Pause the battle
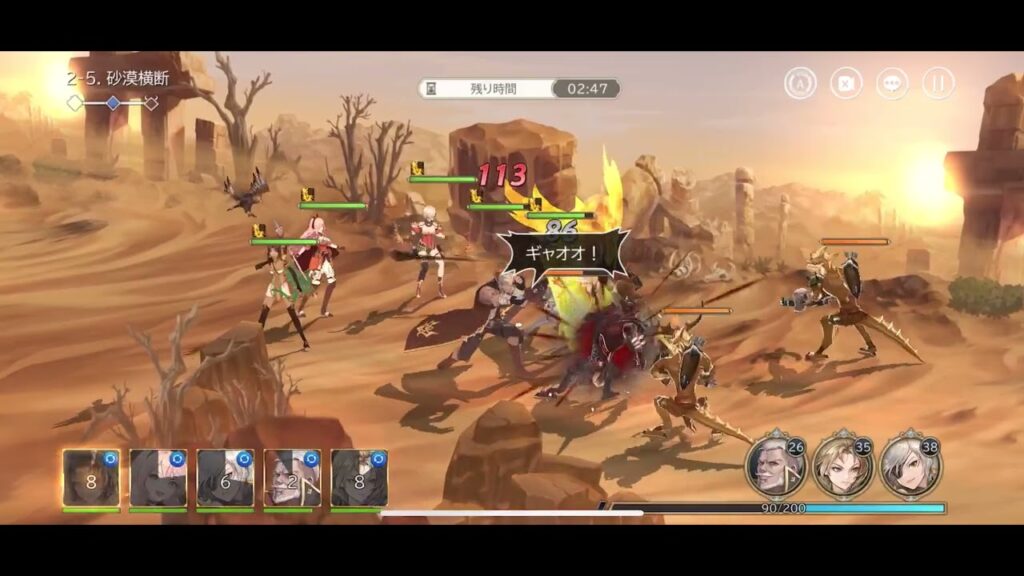The image size is (1024, 576). pyautogui.click(x=937, y=83)
